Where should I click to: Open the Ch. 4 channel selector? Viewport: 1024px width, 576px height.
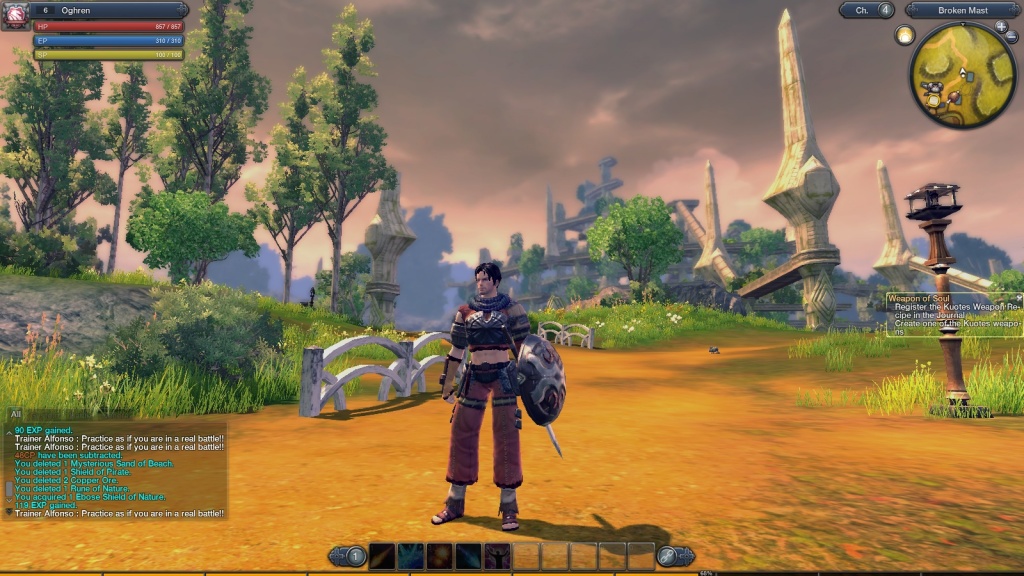[866, 10]
